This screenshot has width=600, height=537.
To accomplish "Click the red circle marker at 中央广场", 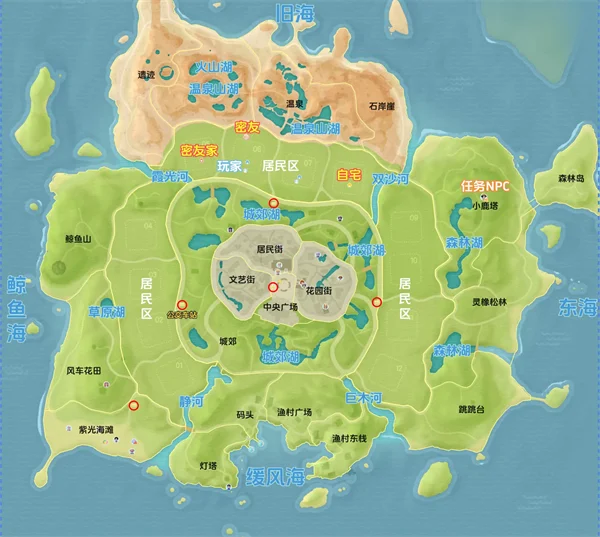I will click(273, 287).
